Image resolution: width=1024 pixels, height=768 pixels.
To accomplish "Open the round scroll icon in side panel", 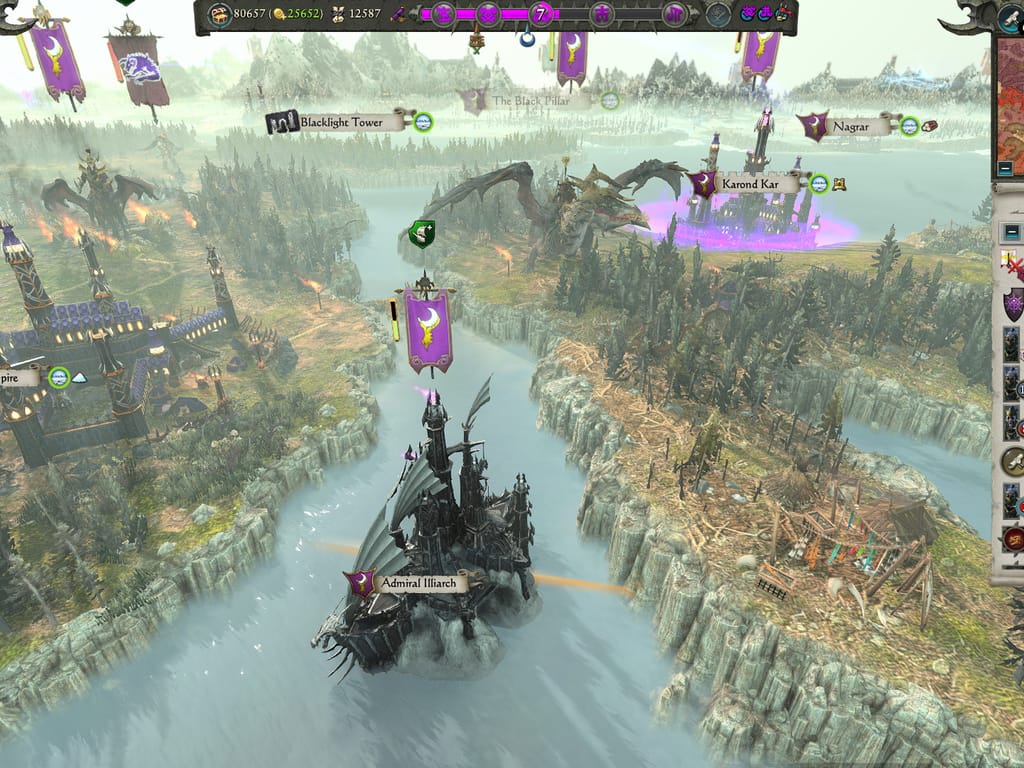I will pos(1013,461).
